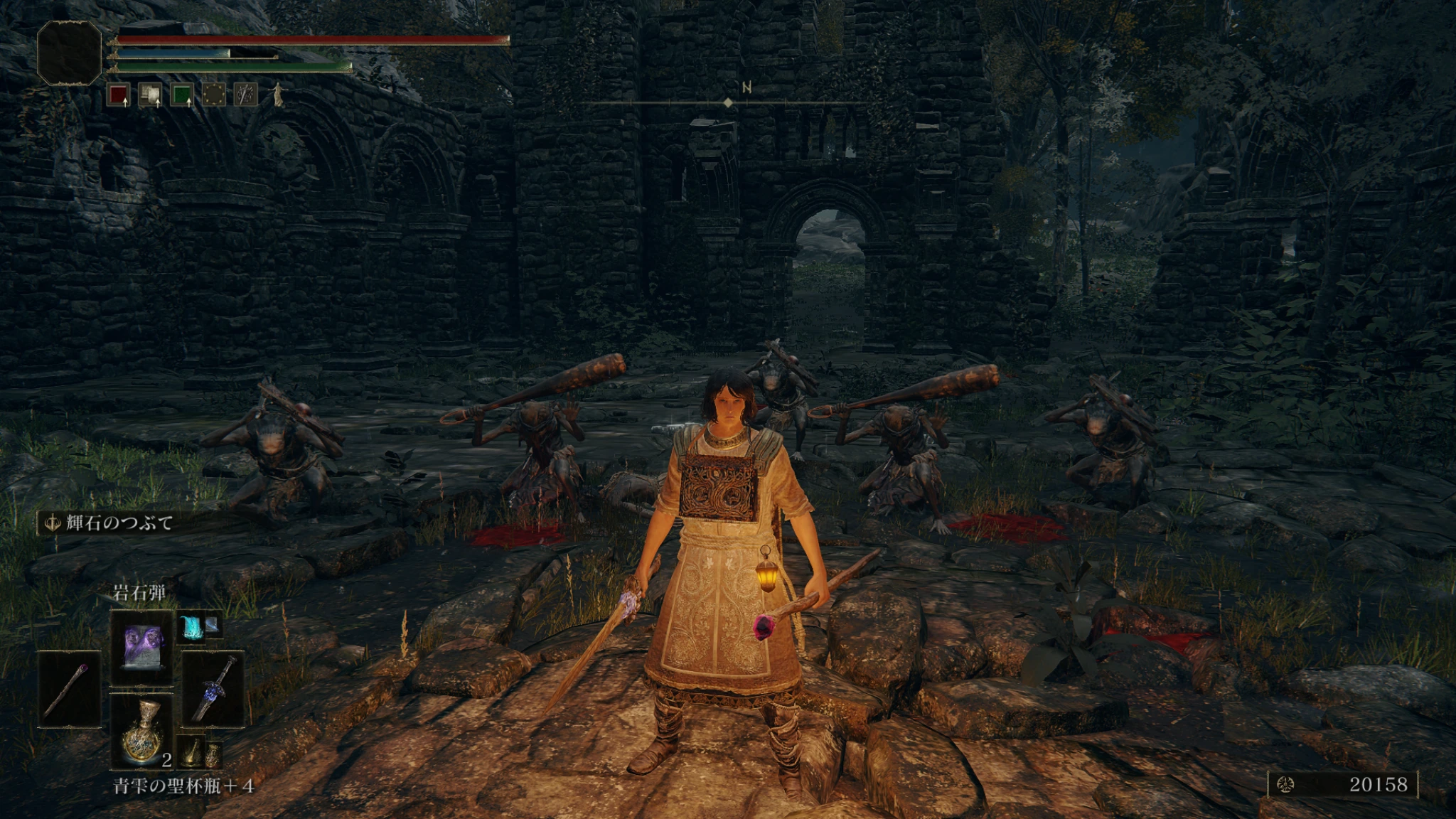The height and width of the screenshot is (819, 1456).
Task: Click the left-hand staff weapon slot
Action: (69, 688)
